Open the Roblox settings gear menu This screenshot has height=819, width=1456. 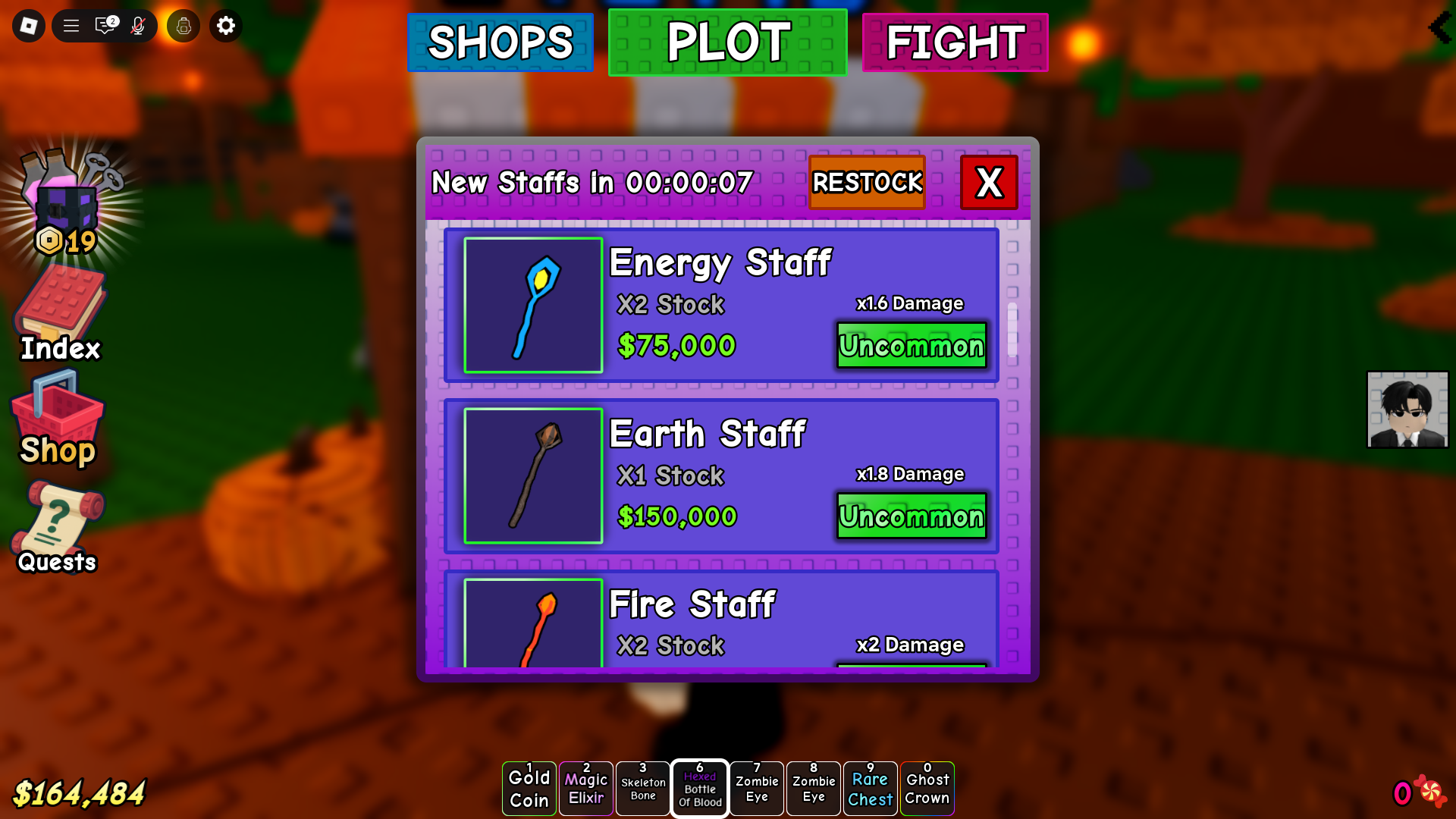225,25
